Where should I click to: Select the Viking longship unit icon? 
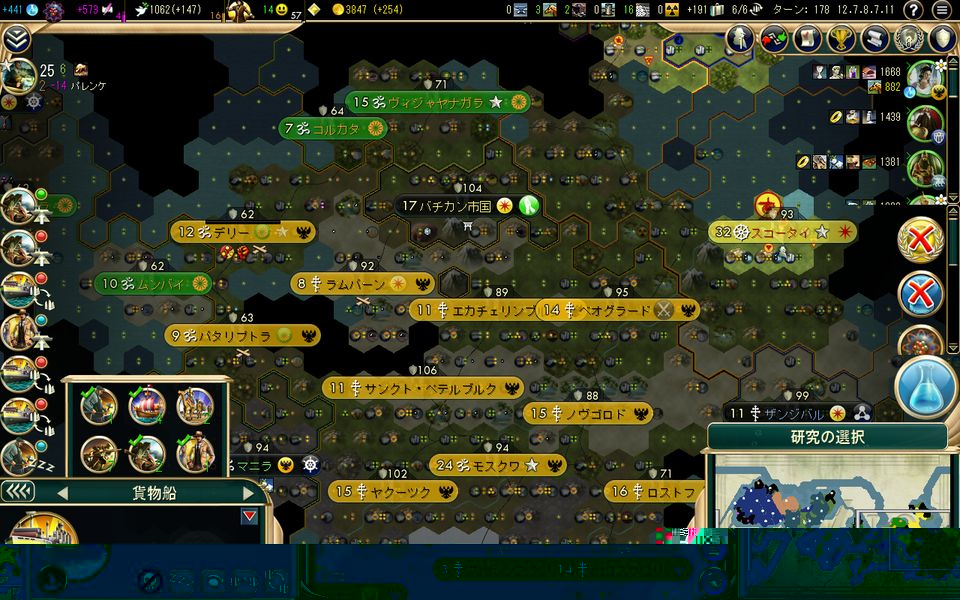point(147,405)
